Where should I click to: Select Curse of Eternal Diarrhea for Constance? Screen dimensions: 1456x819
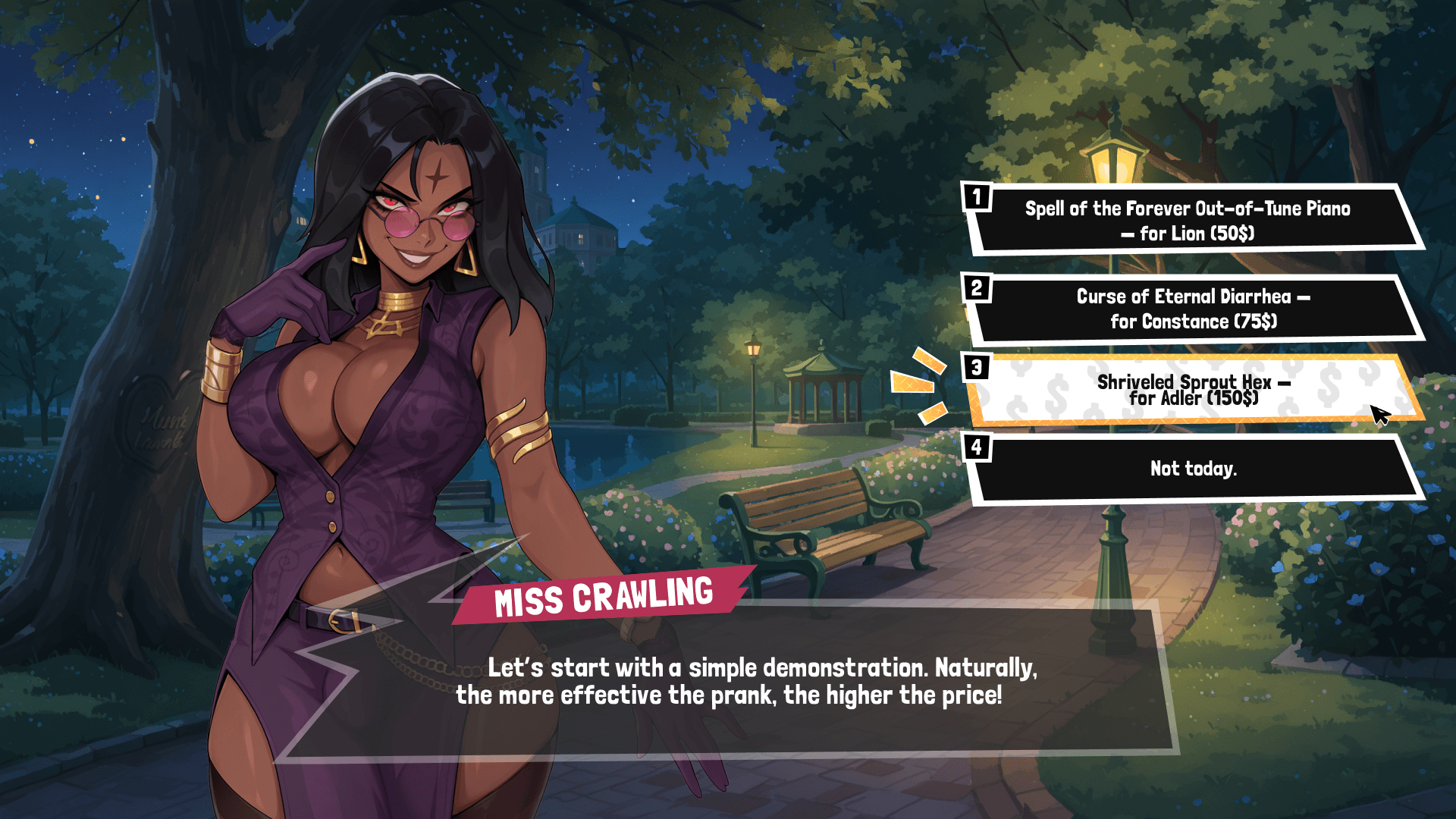(1193, 309)
